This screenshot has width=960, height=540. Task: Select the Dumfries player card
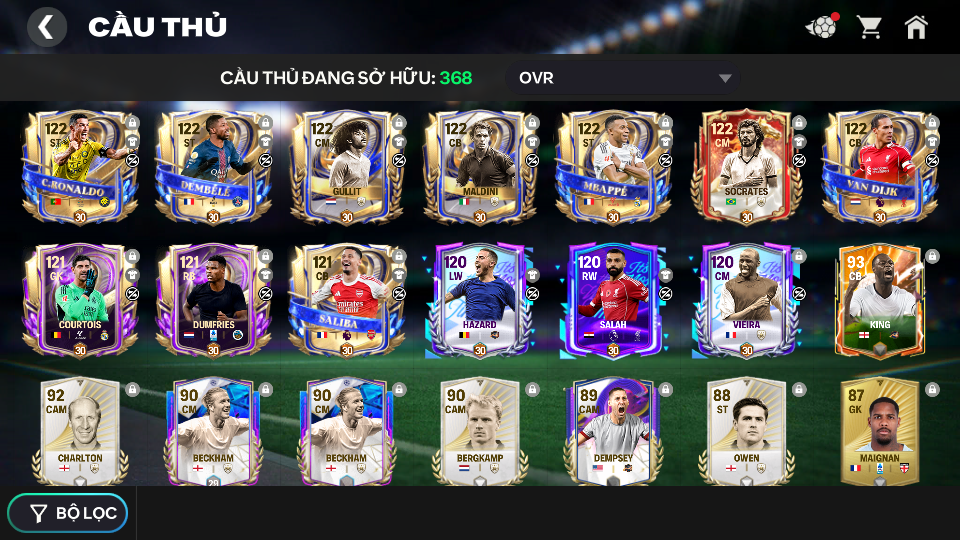click(x=213, y=300)
